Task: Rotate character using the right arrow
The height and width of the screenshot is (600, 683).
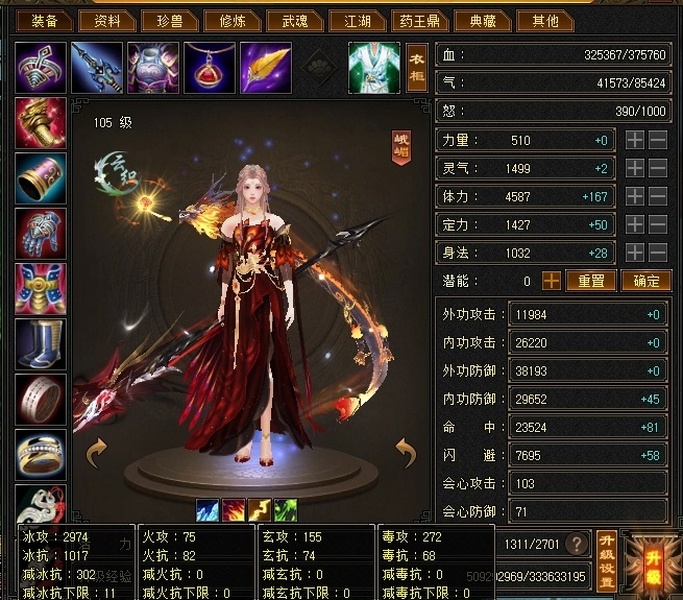Action: pos(404,453)
